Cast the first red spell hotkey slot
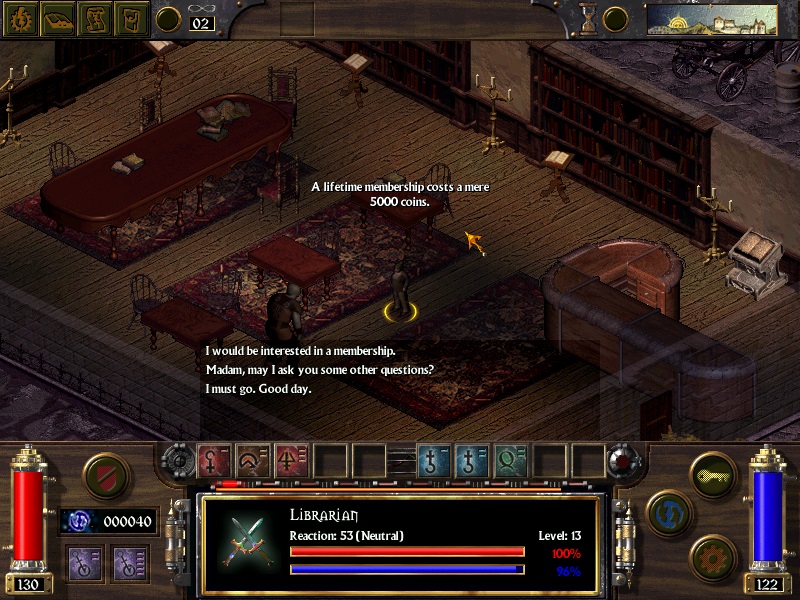 (215, 461)
